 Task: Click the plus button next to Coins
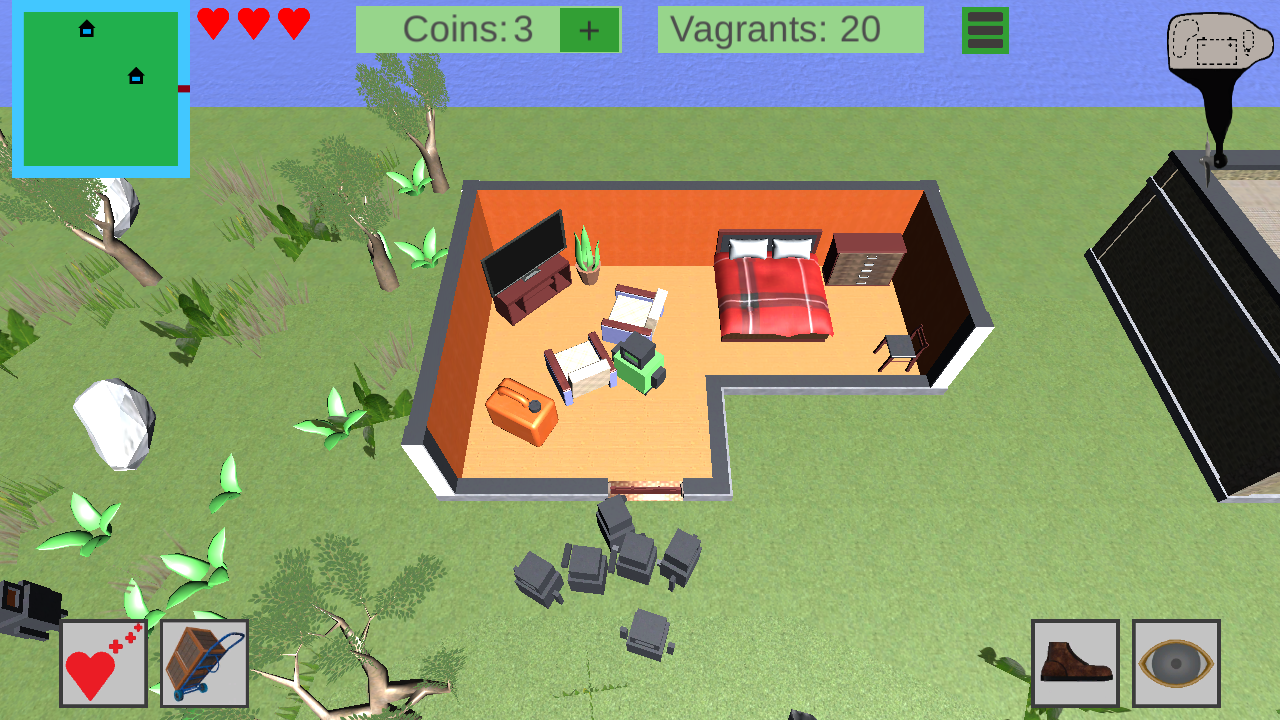589,30
